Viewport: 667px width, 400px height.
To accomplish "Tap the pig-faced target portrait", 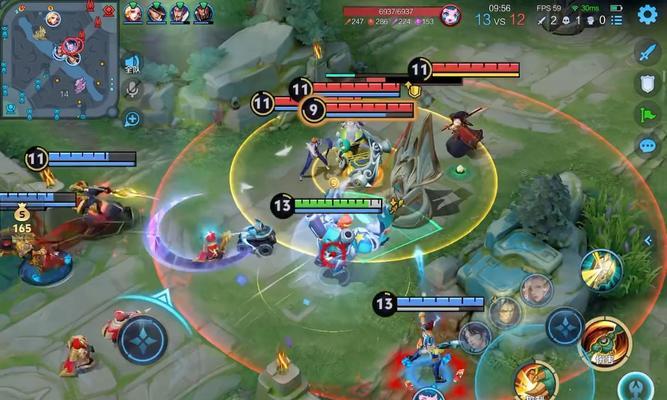I will (x=450, y=15).
